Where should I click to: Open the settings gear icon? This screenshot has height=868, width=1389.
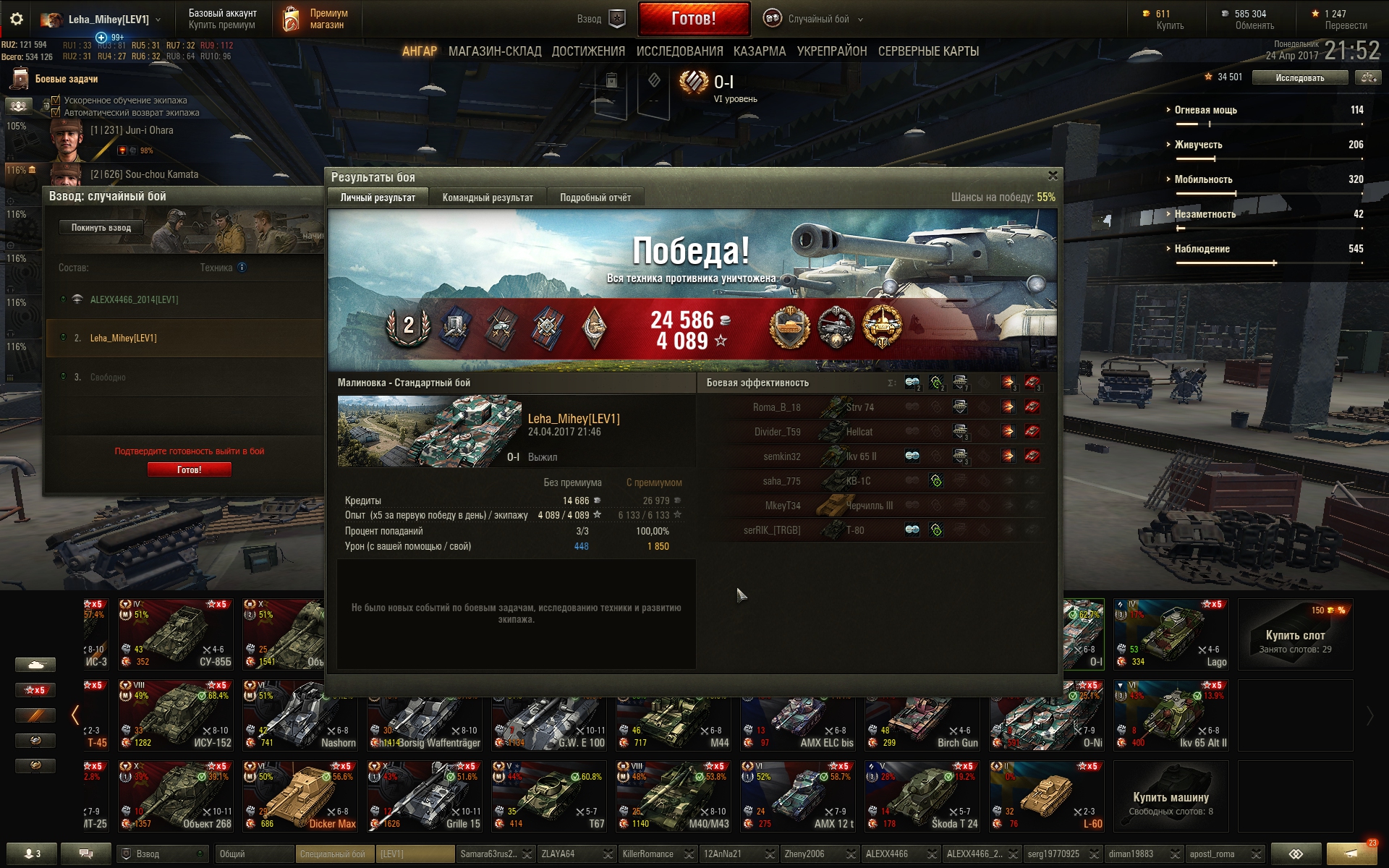coord(17,20)
